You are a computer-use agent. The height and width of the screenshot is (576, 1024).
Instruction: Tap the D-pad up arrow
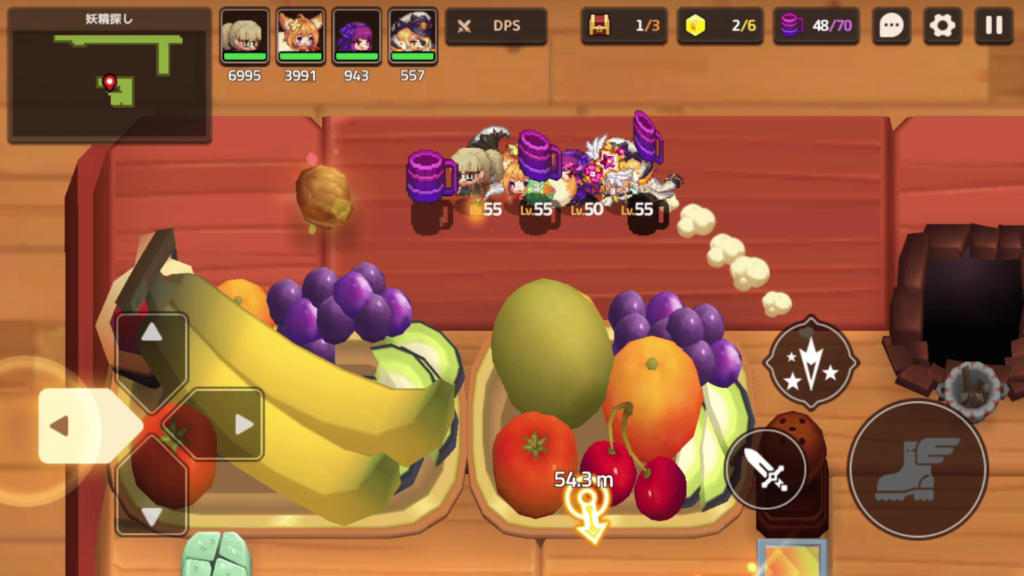tap(152, 345)
